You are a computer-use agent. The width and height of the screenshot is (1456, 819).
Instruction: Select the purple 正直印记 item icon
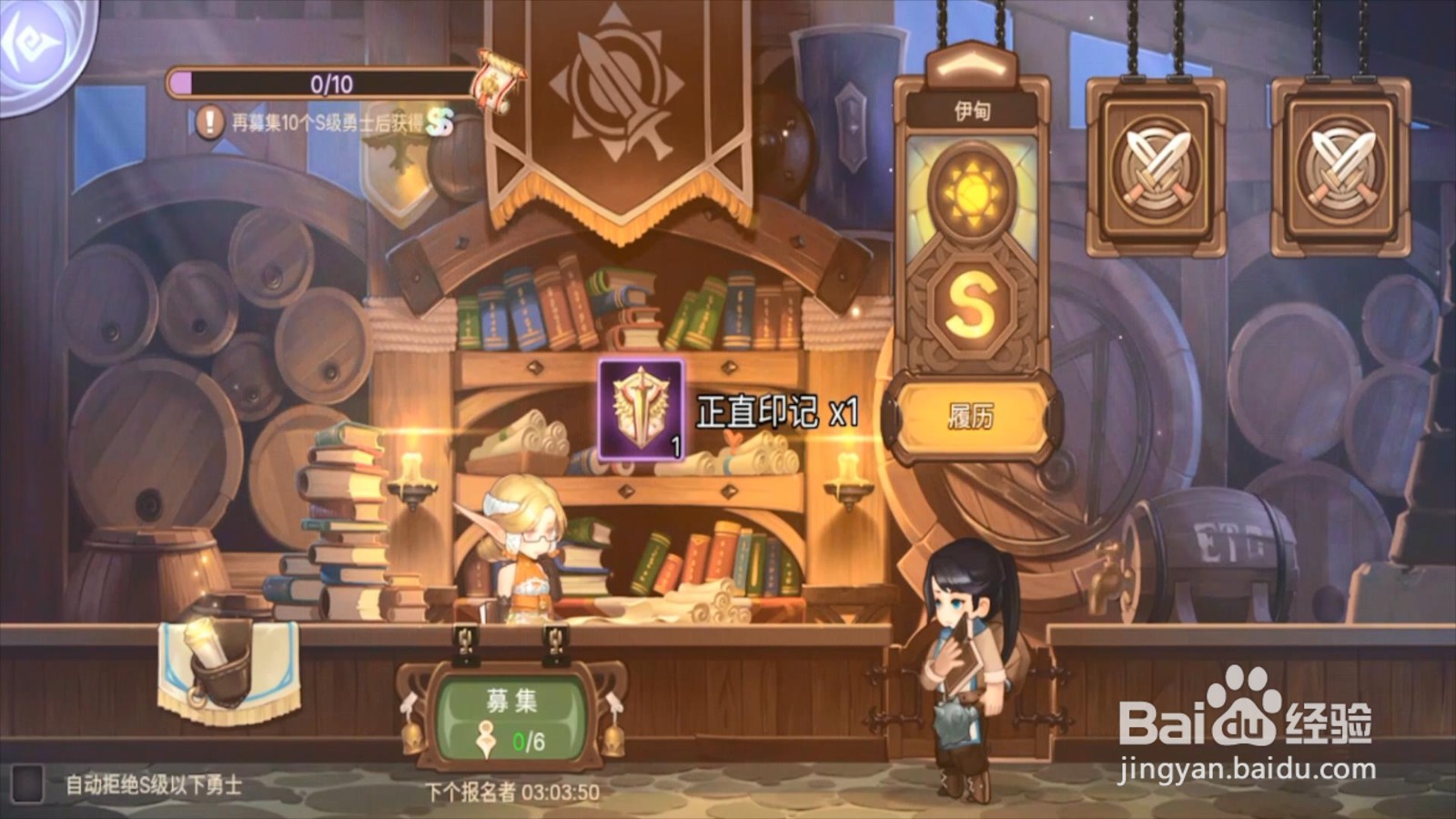coord(642,409)
